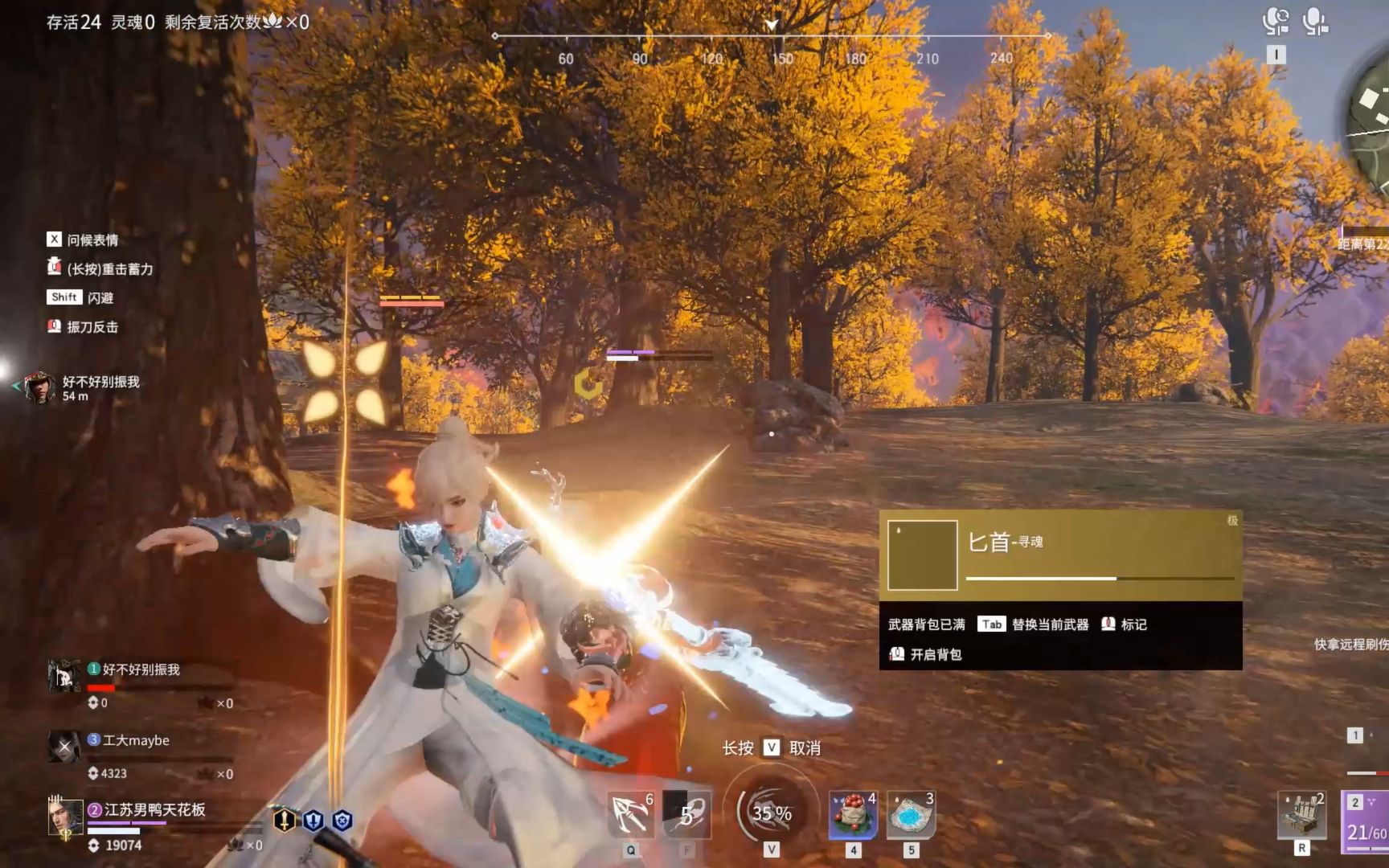The width and height of the screenshot is (1389, 868).
Task: Click the compass heading bar
Action: click(772, 36)
